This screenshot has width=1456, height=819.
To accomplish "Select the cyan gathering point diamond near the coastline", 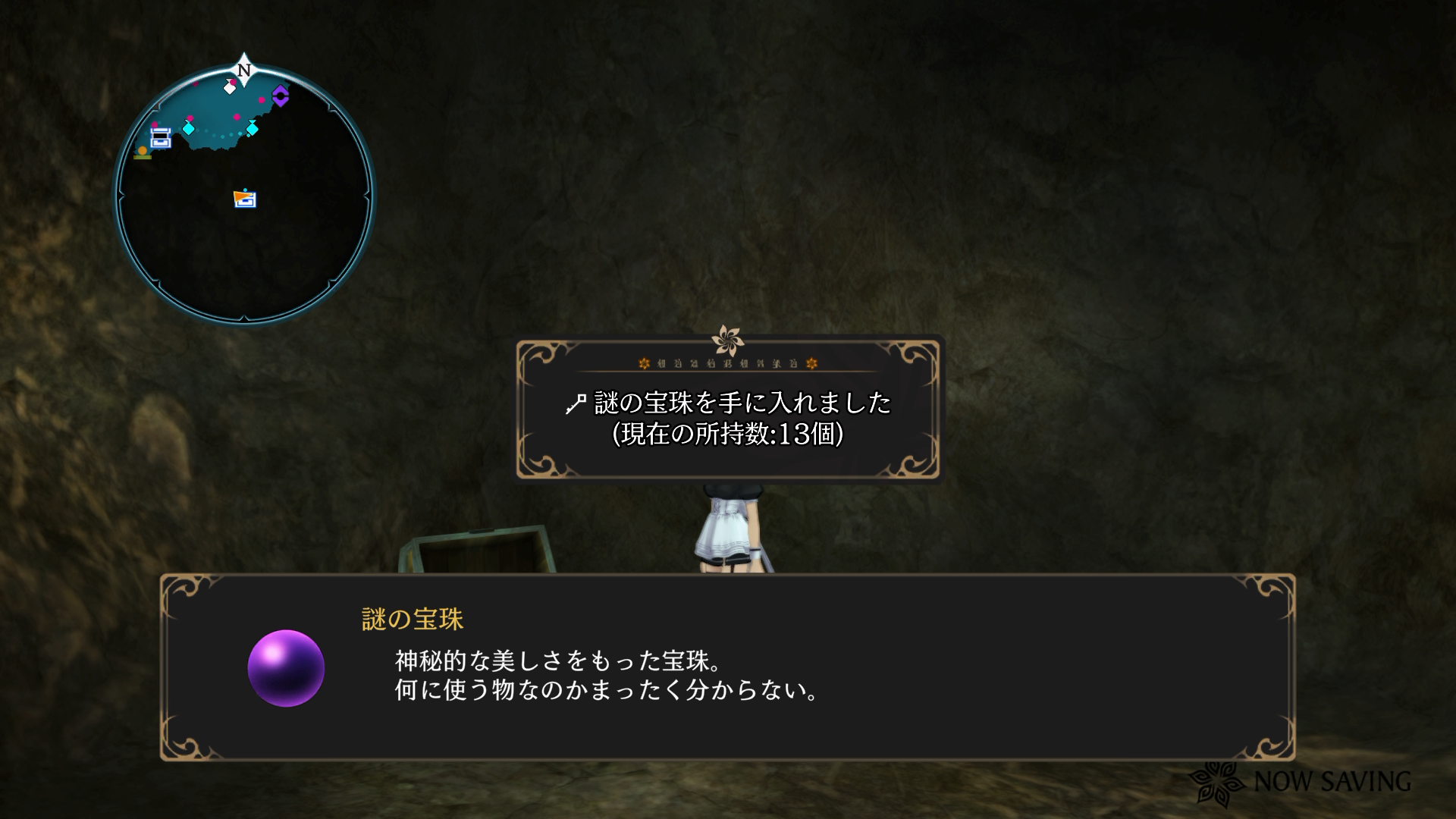I will 188,129.
